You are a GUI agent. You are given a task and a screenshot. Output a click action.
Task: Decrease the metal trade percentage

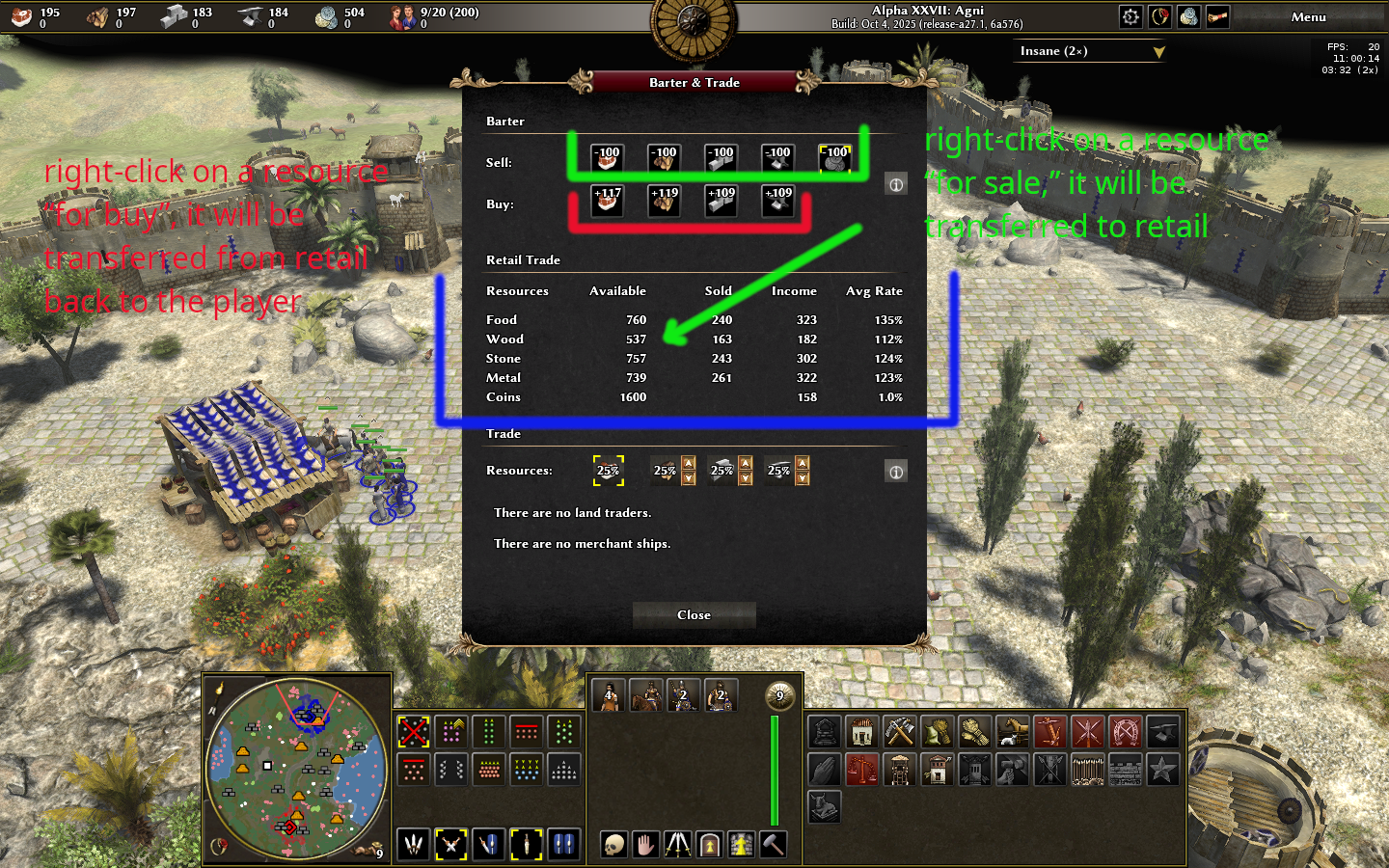point(803,478)
